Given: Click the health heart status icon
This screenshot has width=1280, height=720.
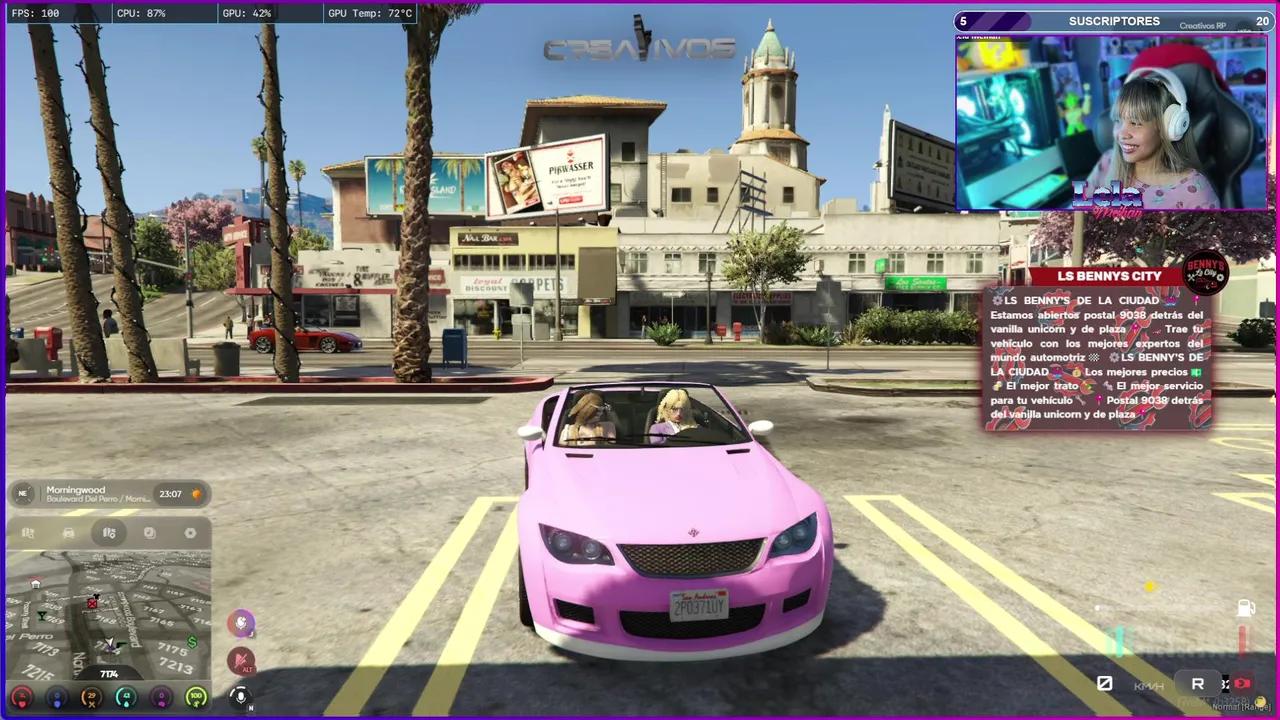Looking at the screenshot, I should (22, 699).
